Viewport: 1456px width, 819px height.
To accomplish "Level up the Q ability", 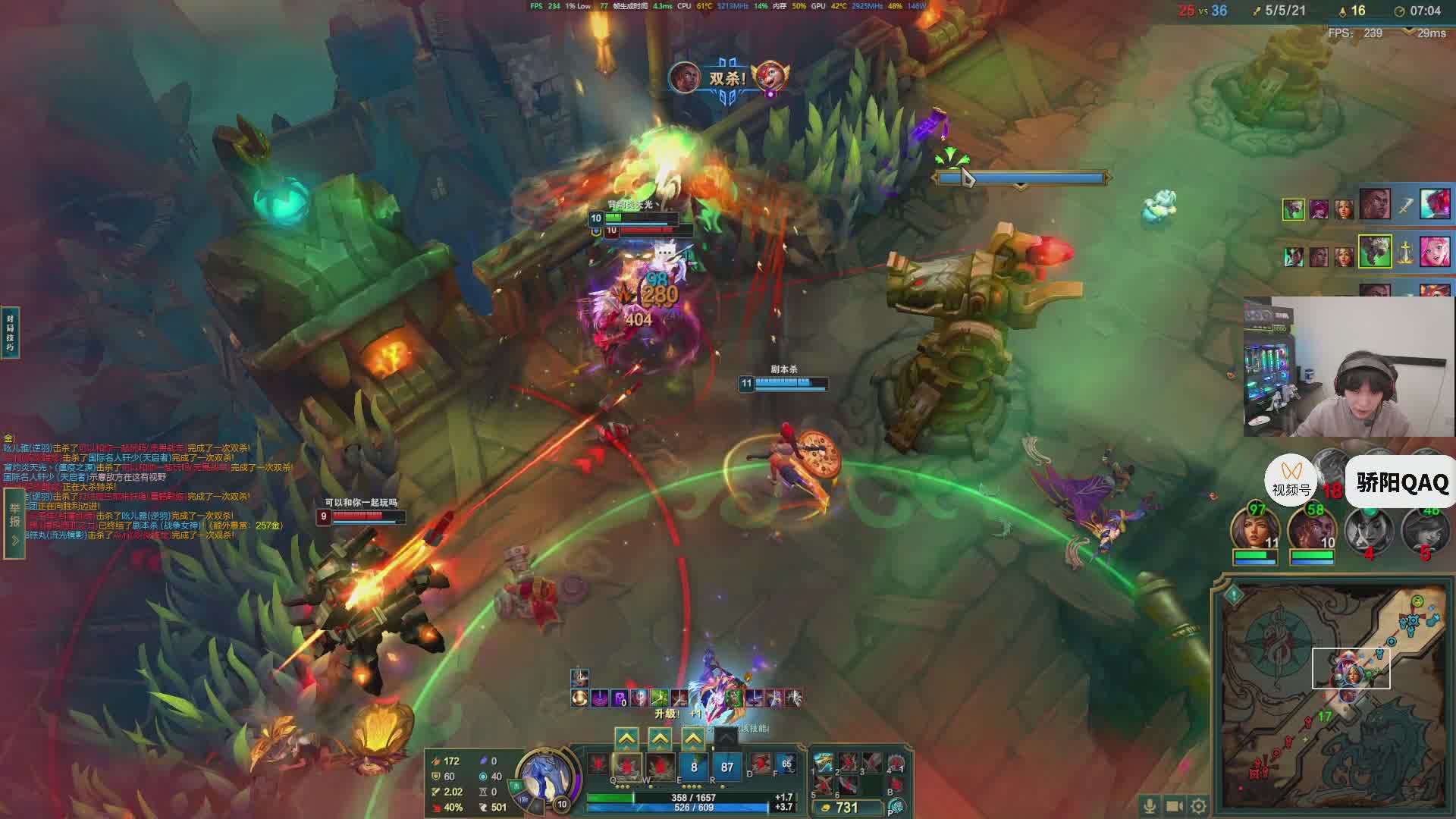I will [626, 738].
